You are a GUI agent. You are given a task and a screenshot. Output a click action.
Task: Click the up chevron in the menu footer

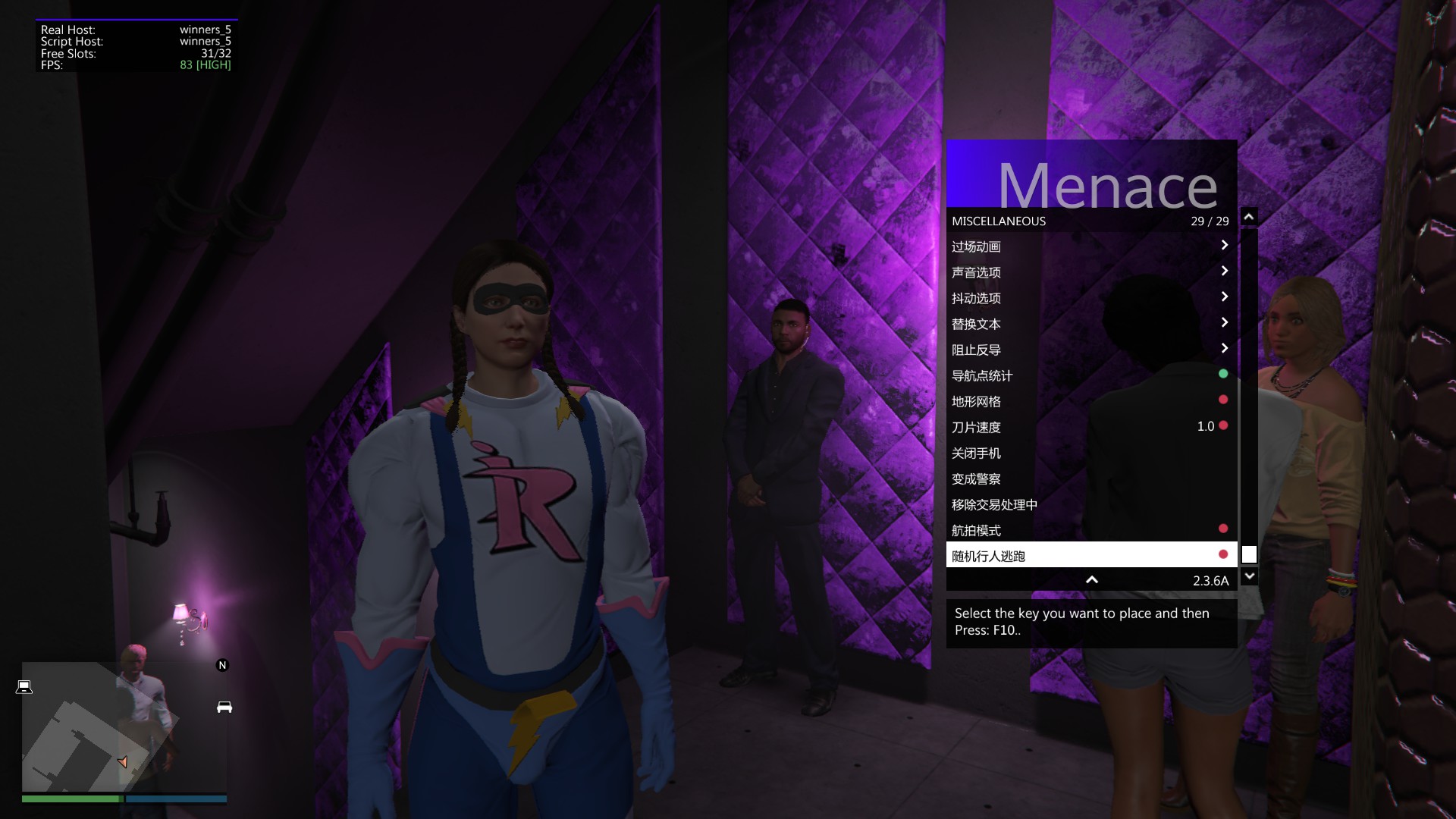tap(1092, 580)
